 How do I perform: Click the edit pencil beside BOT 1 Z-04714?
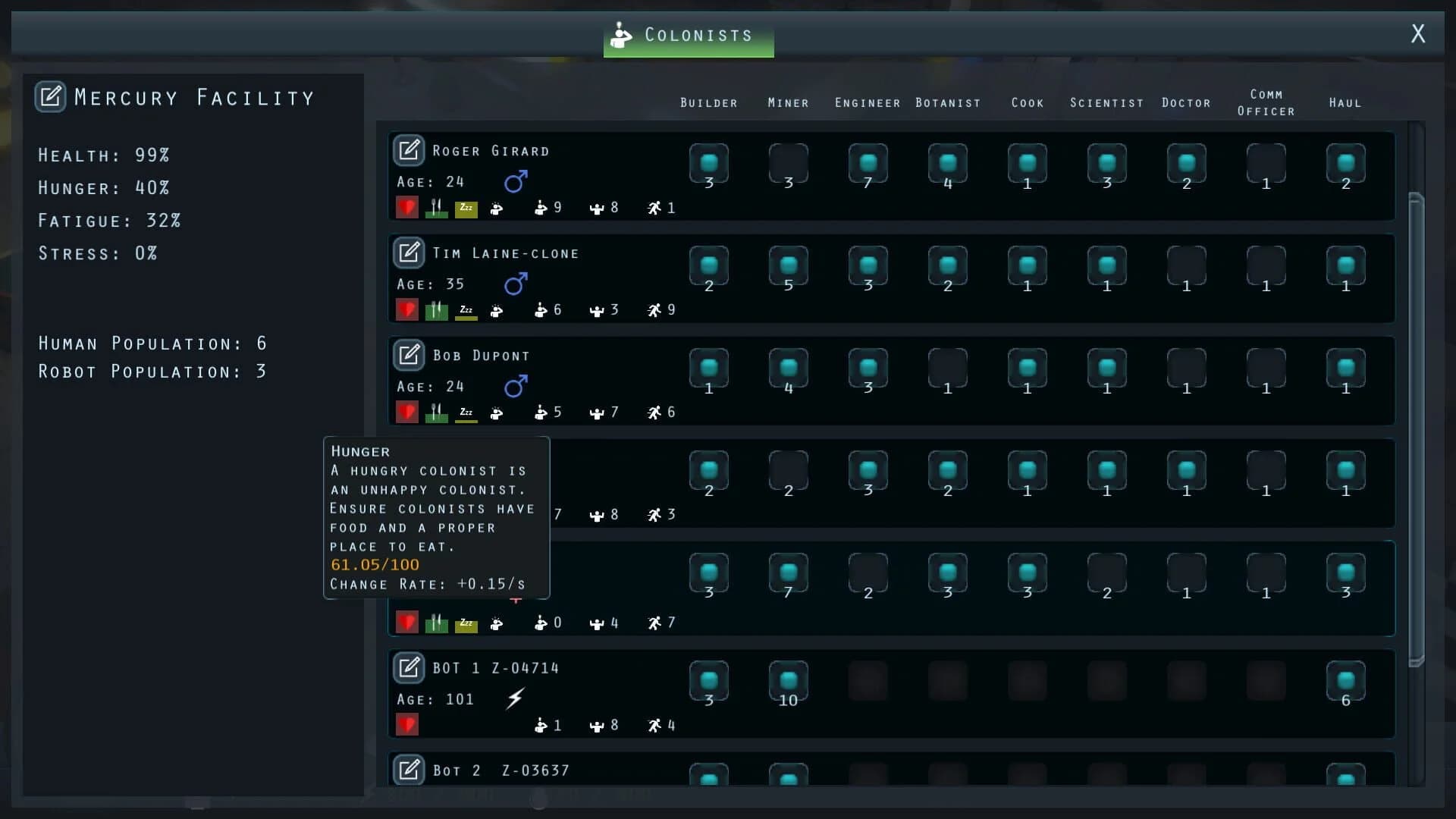point(409,668)
